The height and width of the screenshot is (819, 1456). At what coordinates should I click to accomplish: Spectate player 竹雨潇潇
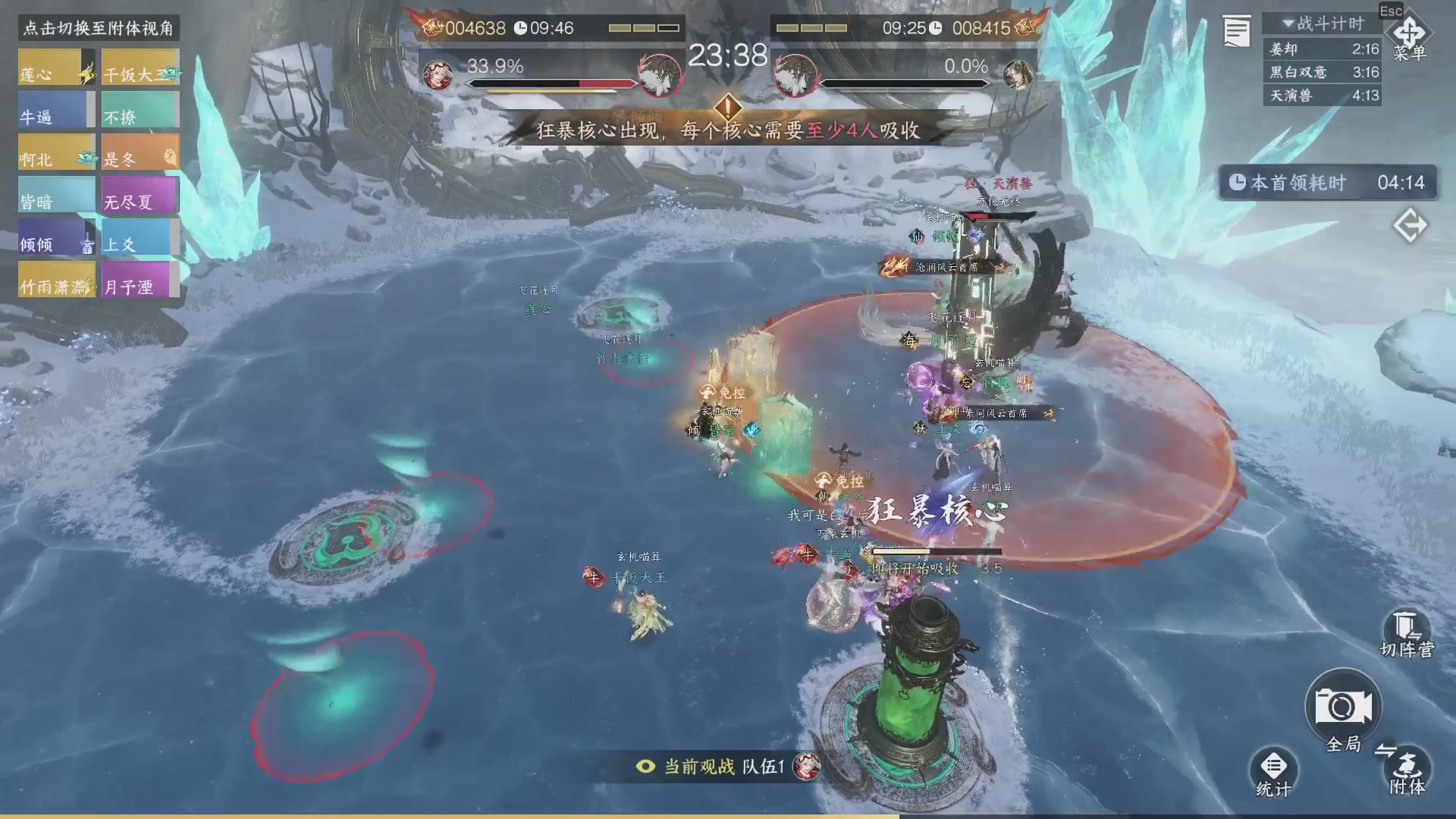click(x=56, y=281)
